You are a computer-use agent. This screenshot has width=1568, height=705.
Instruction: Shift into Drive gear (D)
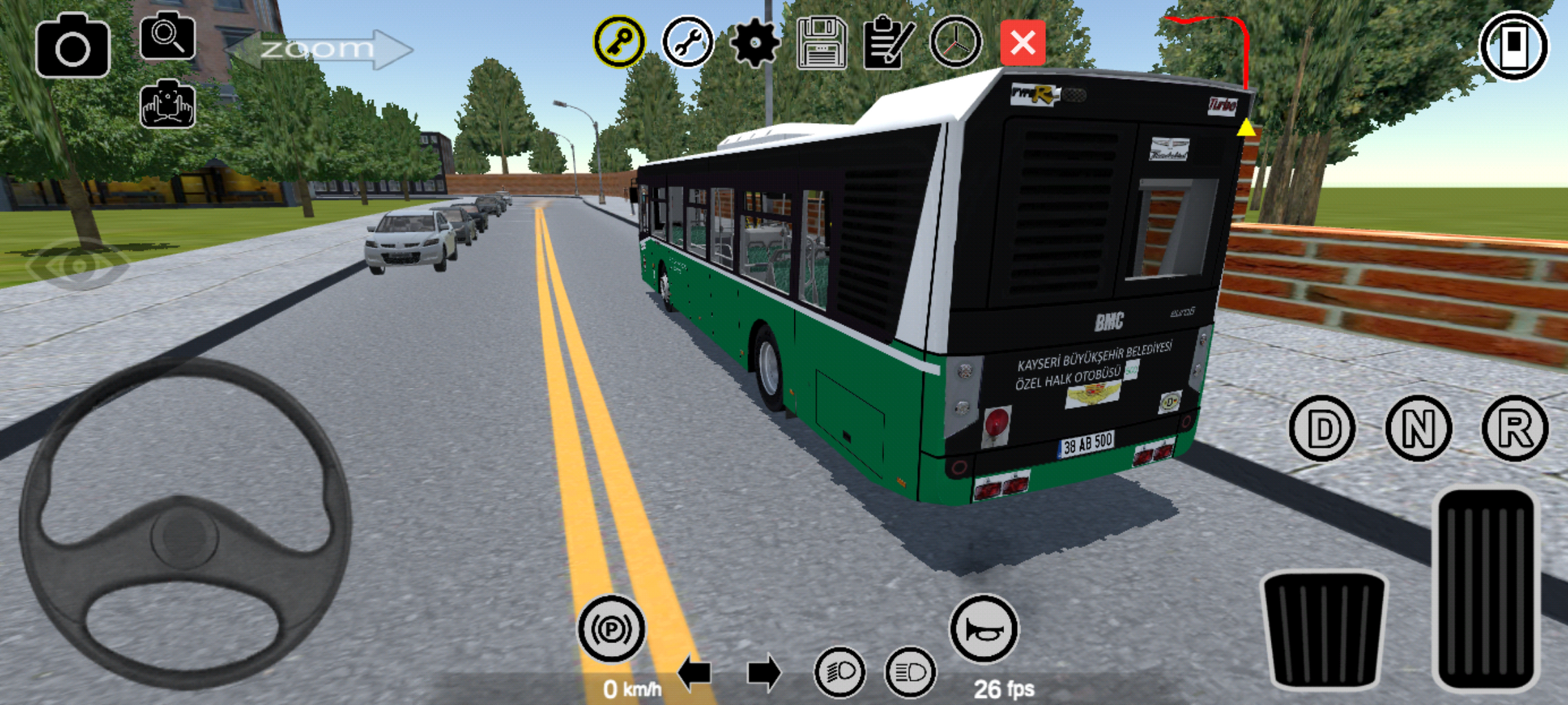tap(1322, 428)
